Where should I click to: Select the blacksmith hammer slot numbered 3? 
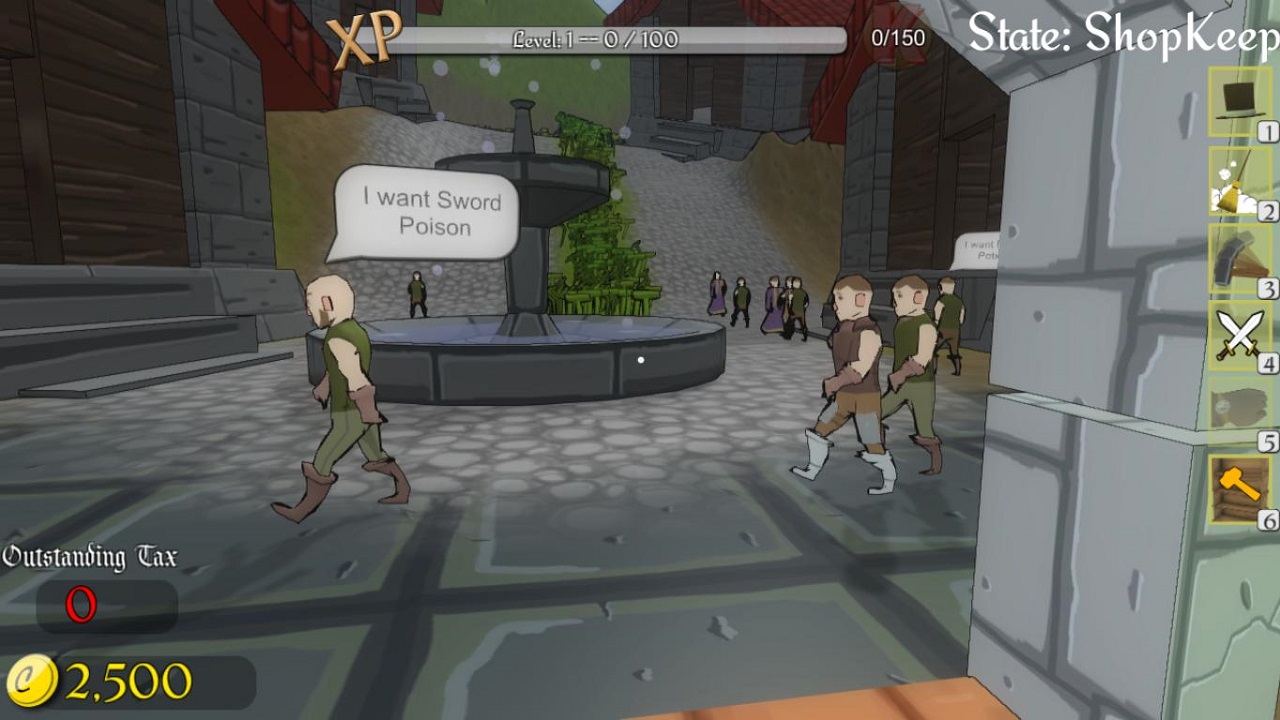[1239, 257]
